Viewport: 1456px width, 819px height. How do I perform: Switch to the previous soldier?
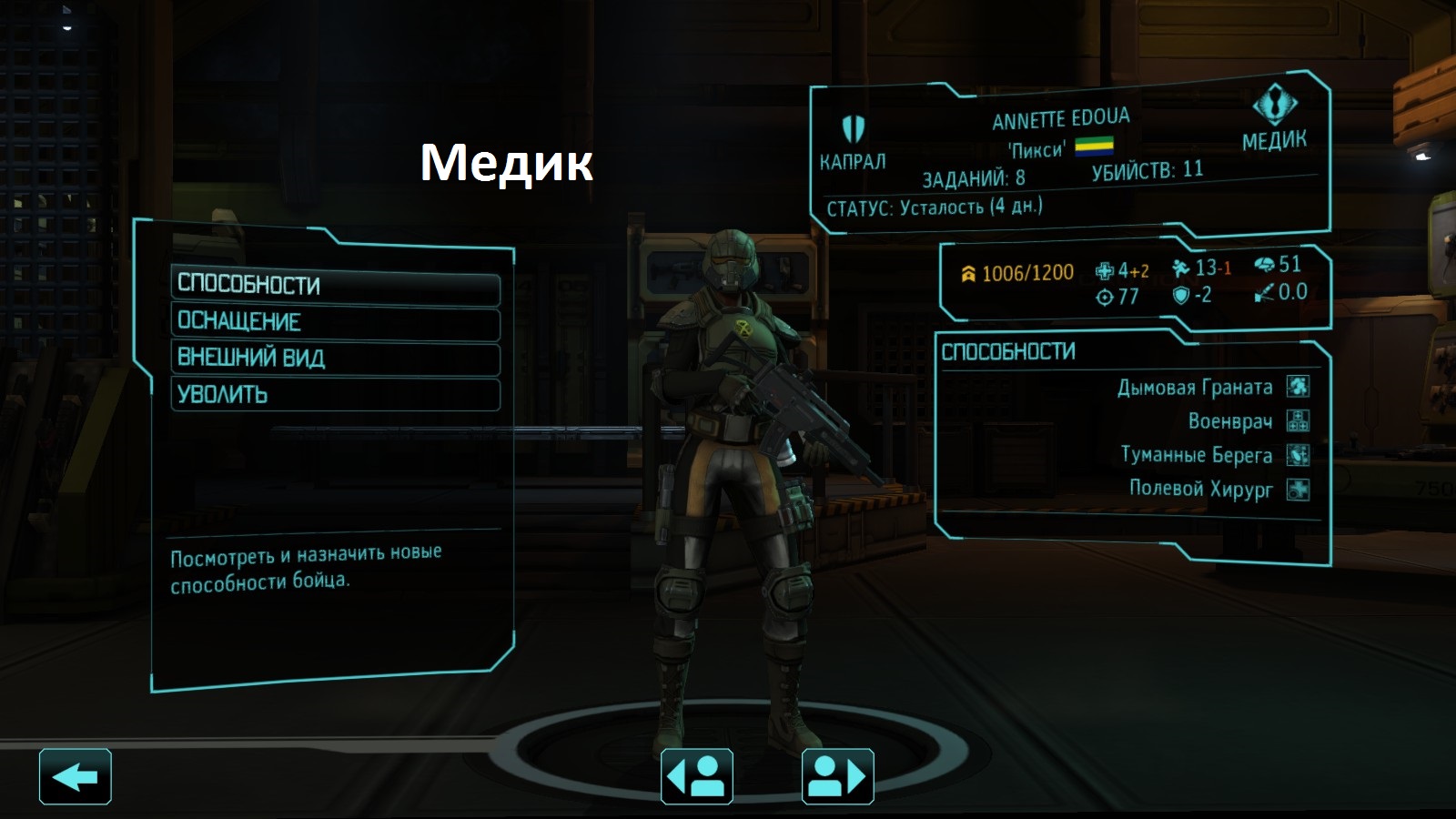[x=697, y=777]
